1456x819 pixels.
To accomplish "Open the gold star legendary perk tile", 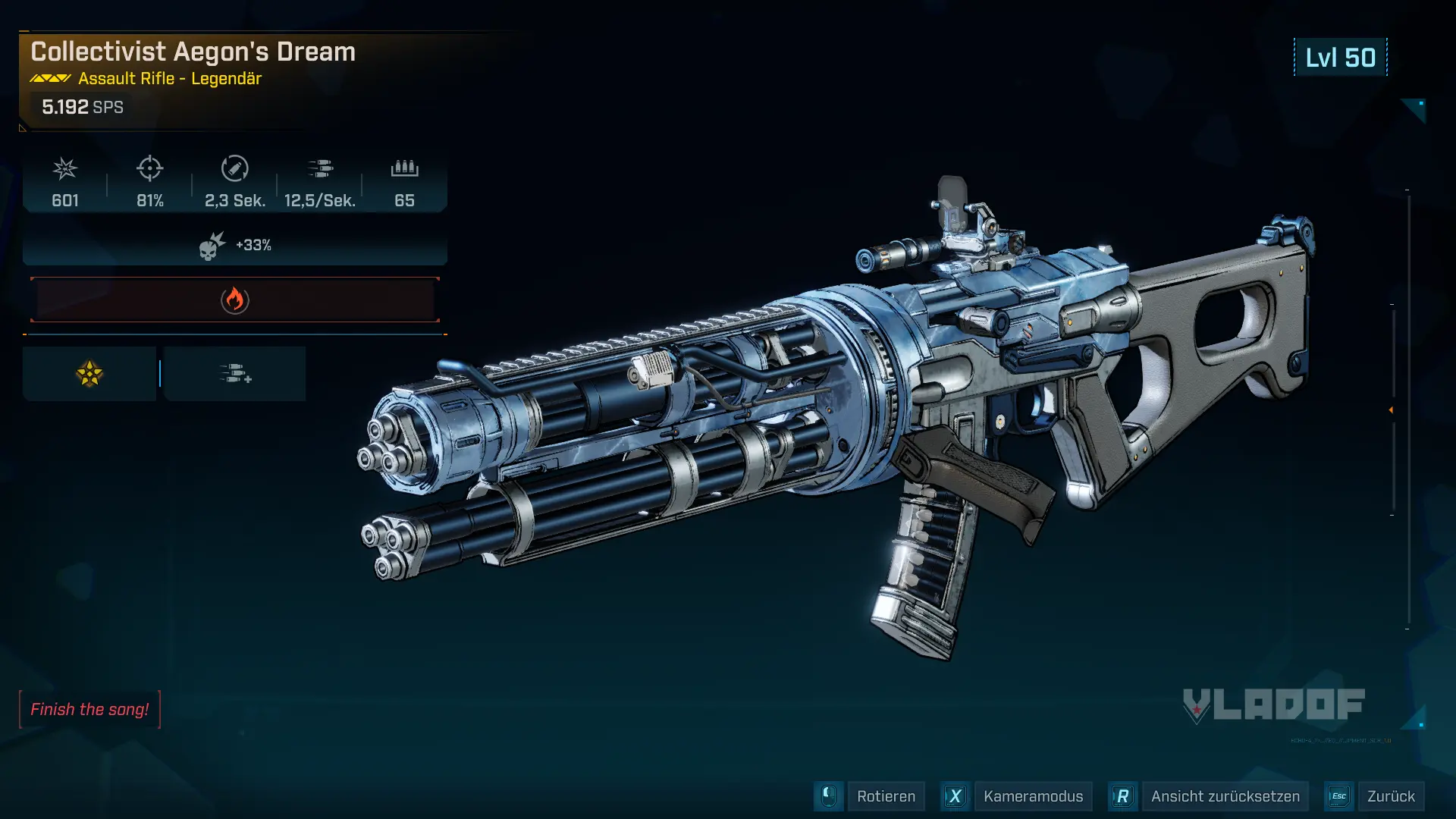I will click(x=89, y=374).
